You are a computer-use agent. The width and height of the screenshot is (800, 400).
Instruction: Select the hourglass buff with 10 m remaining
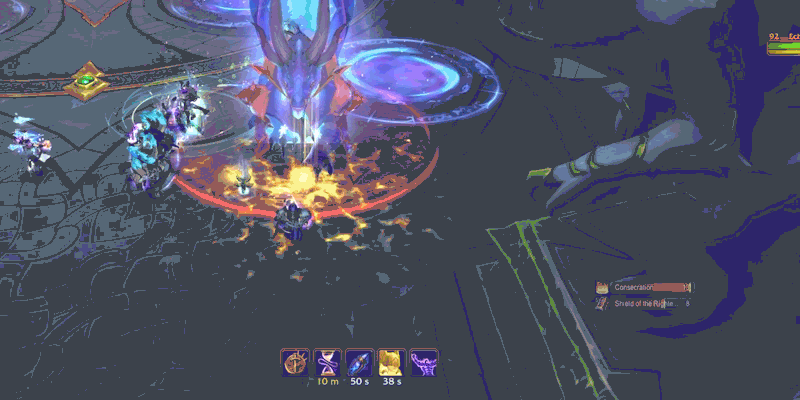(328, 362)
